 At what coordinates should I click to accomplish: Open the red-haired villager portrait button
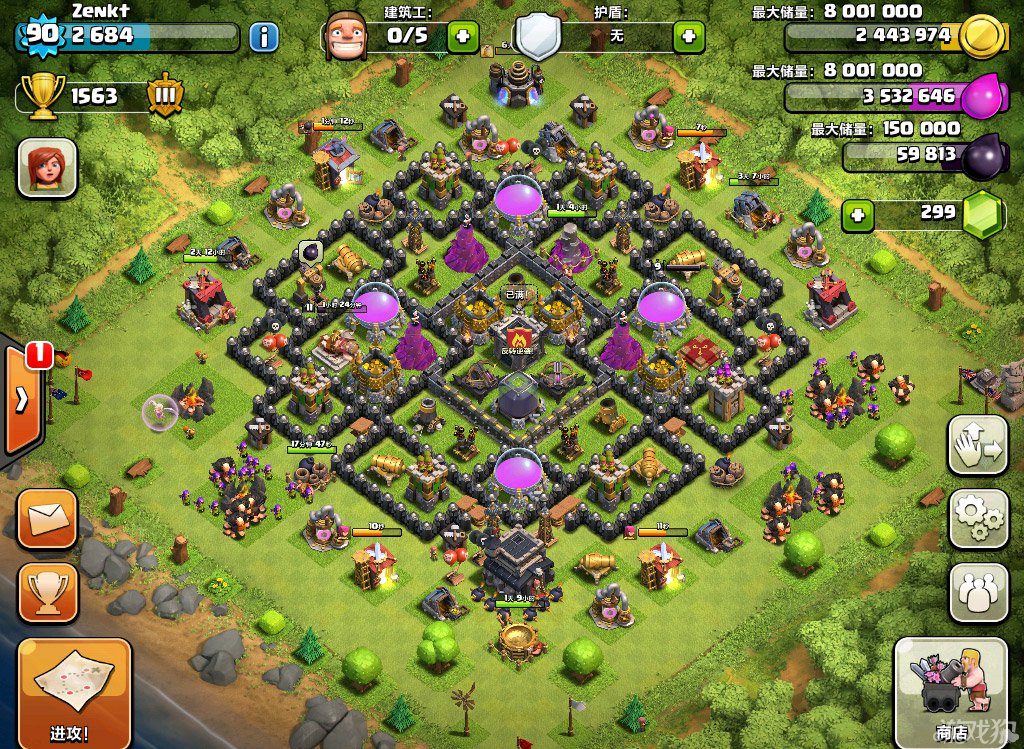tap(47, 167)
